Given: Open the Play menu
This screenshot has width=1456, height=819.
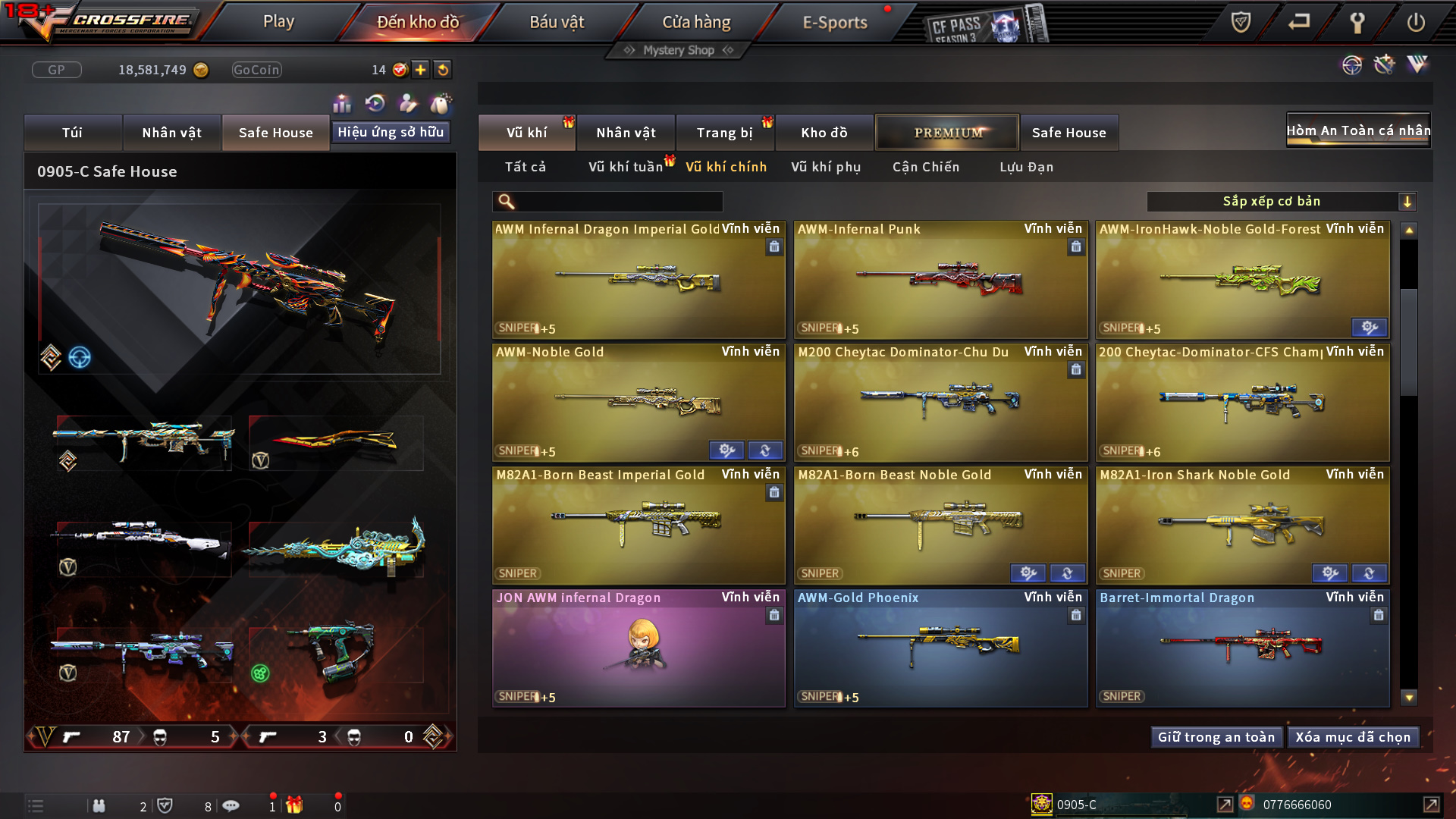Looking at the screenshot, I should coord(278,22).
